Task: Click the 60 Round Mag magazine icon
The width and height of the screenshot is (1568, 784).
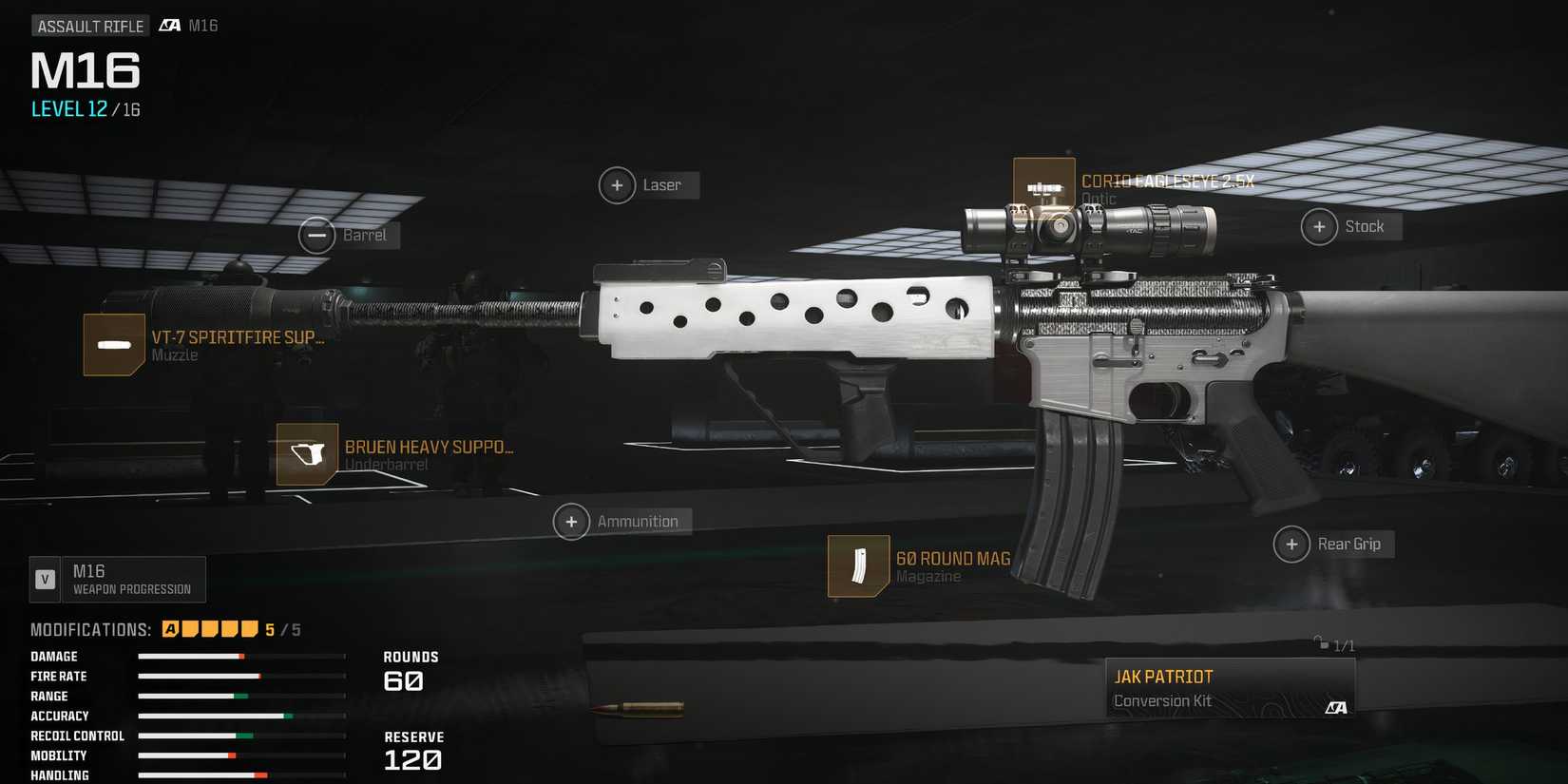Action: 858,565
